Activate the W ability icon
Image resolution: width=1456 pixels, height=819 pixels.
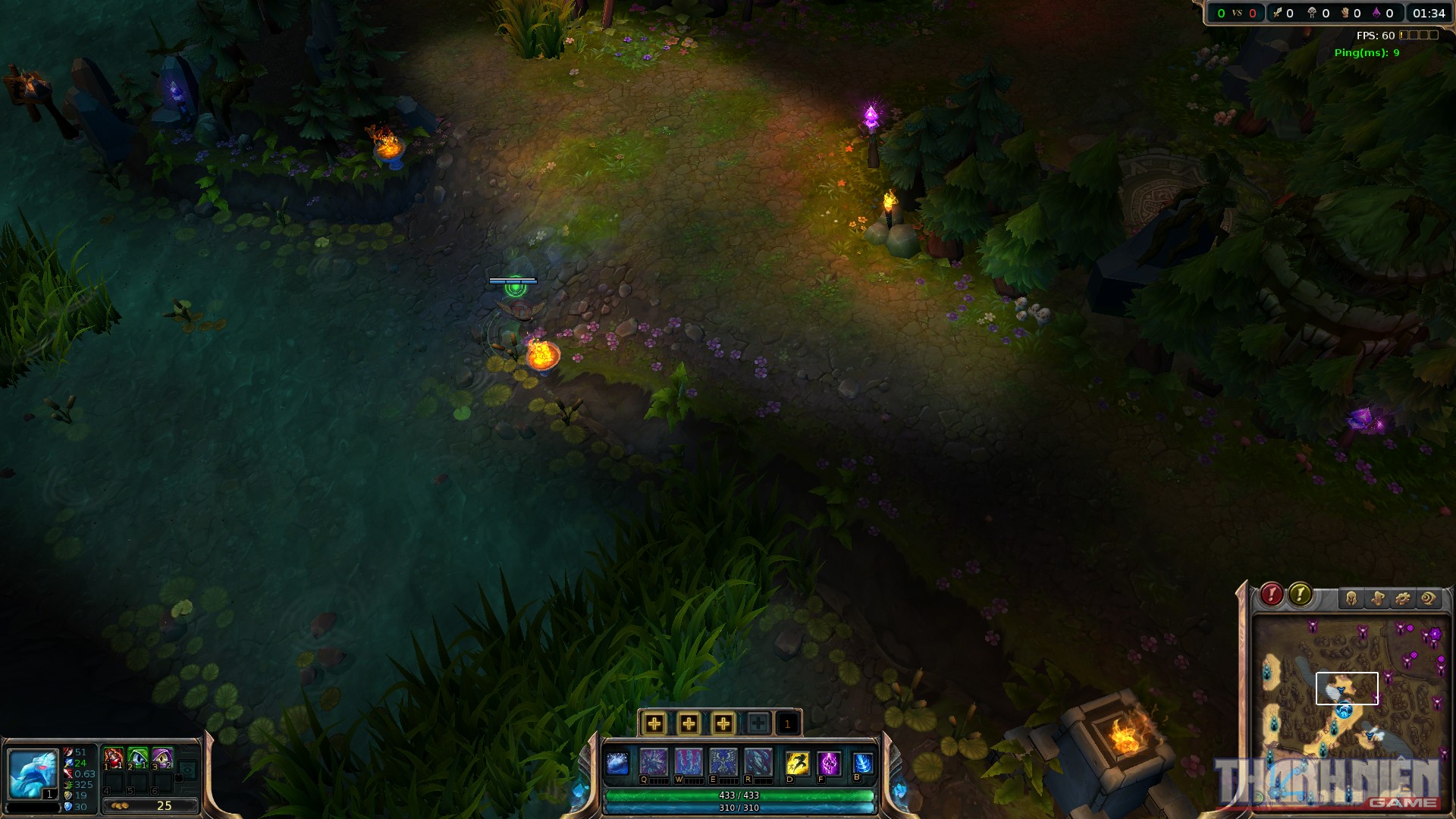pos(688,761)
